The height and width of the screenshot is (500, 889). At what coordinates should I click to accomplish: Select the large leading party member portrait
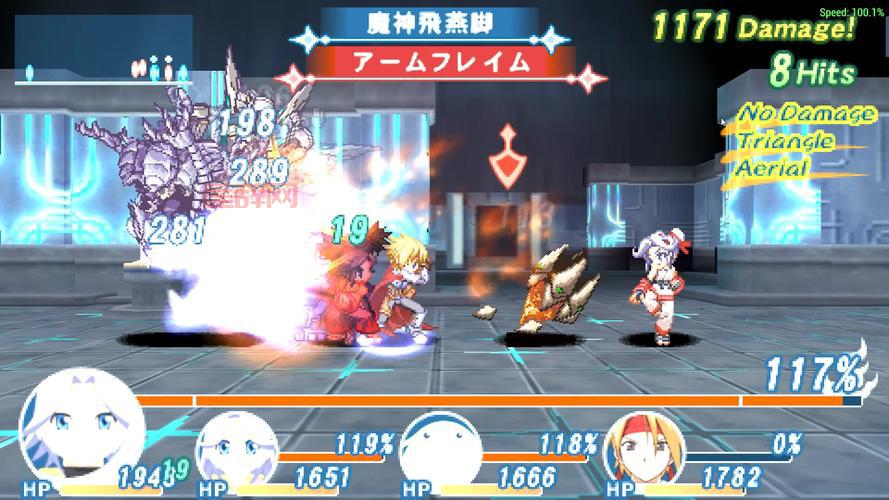point(80,428)
